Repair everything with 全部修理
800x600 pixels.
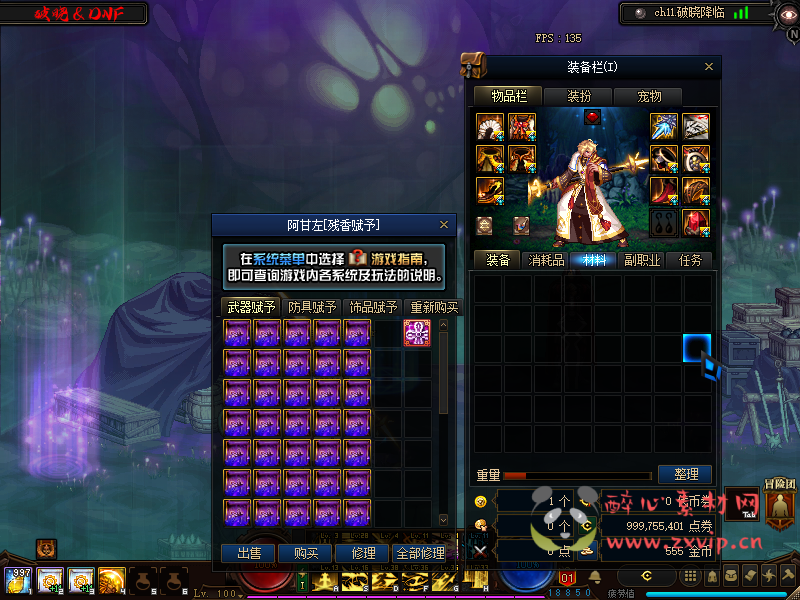click(420, 553)
